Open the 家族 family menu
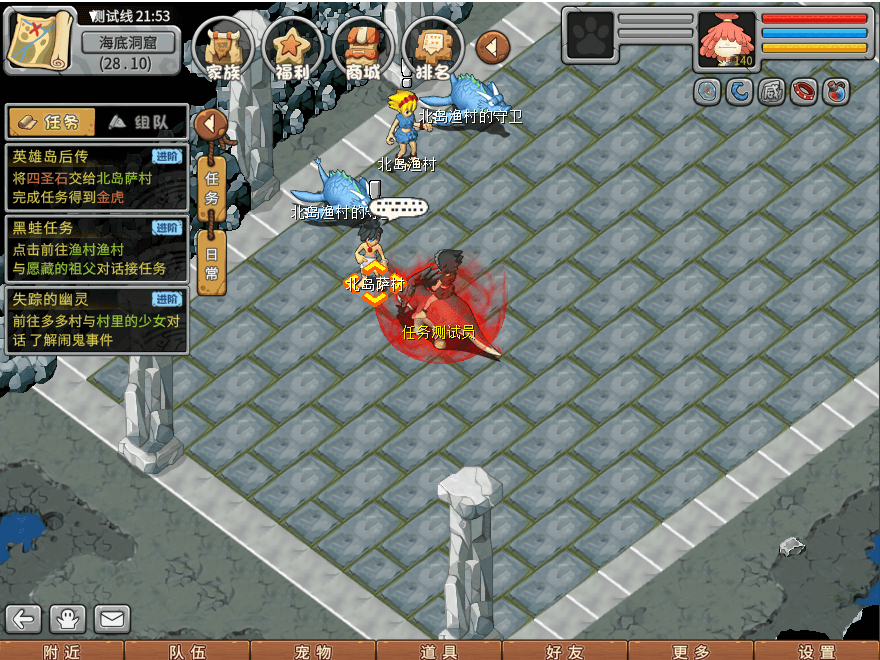Viewport: 880px width, 660px height. [x=223, y=48]
